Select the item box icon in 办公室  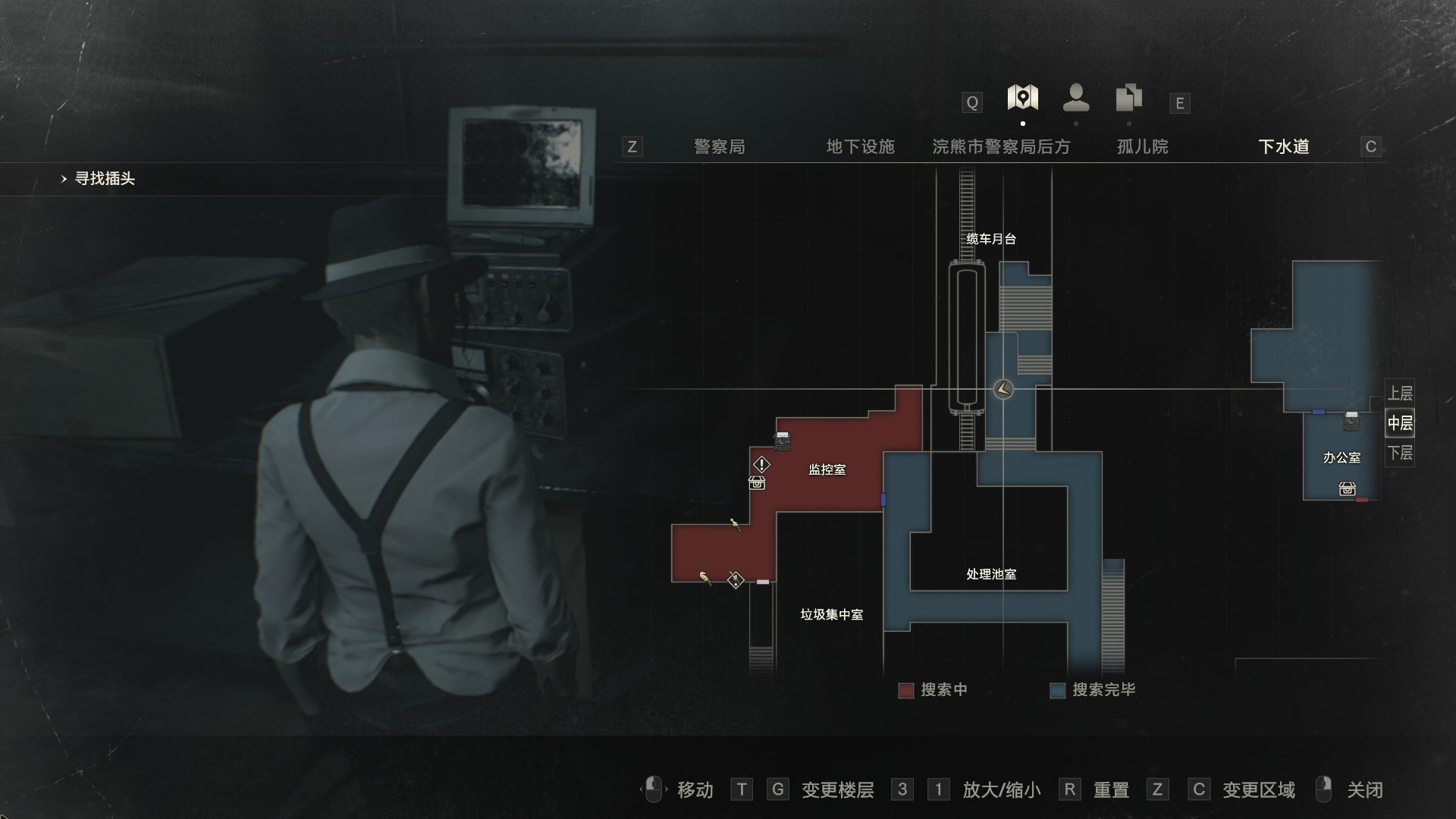coord(1347,489)
